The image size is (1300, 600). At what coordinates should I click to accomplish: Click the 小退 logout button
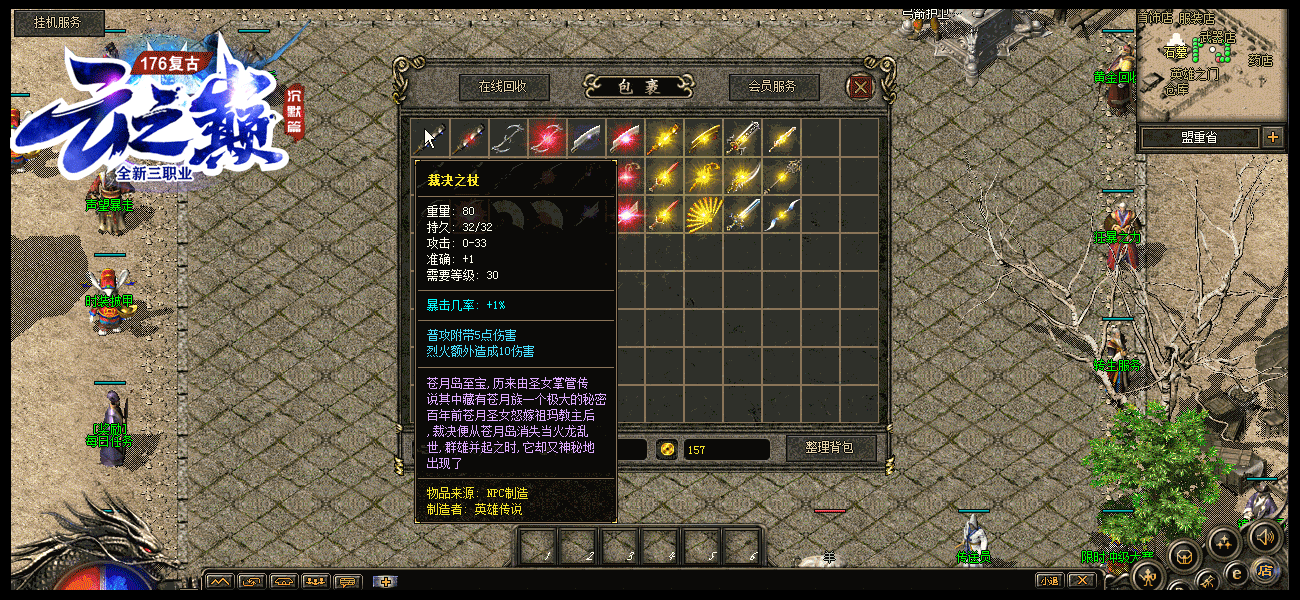click(x=1049, y=581)
